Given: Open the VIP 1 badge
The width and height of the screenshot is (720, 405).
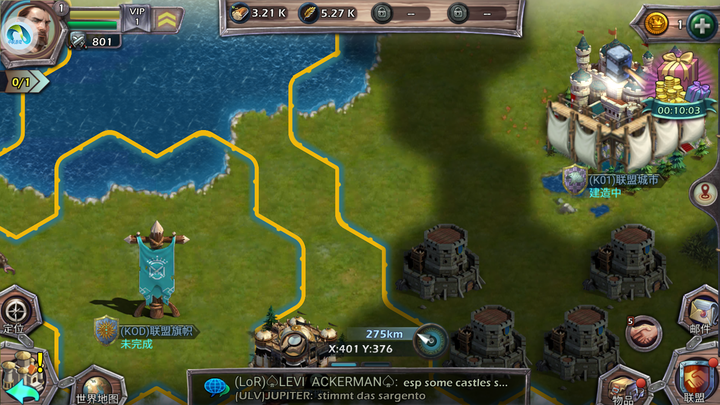Looking at the screenshot, I should point(137,15).
